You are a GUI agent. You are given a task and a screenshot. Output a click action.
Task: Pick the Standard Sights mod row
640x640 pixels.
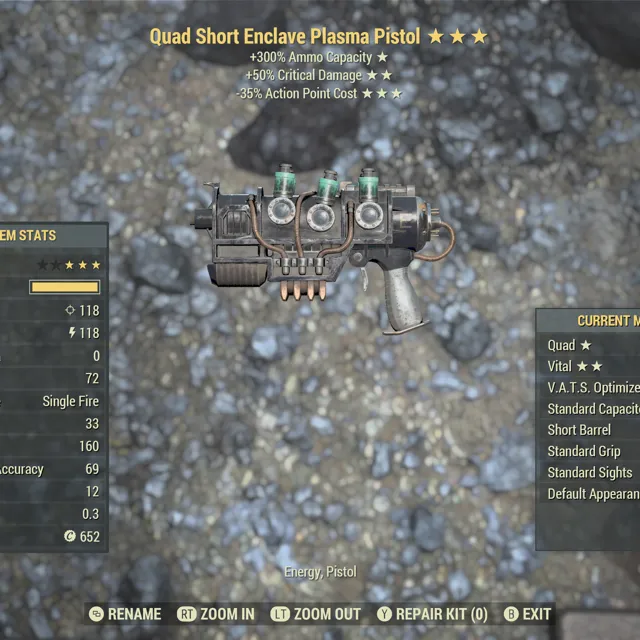tap(589, 472)
